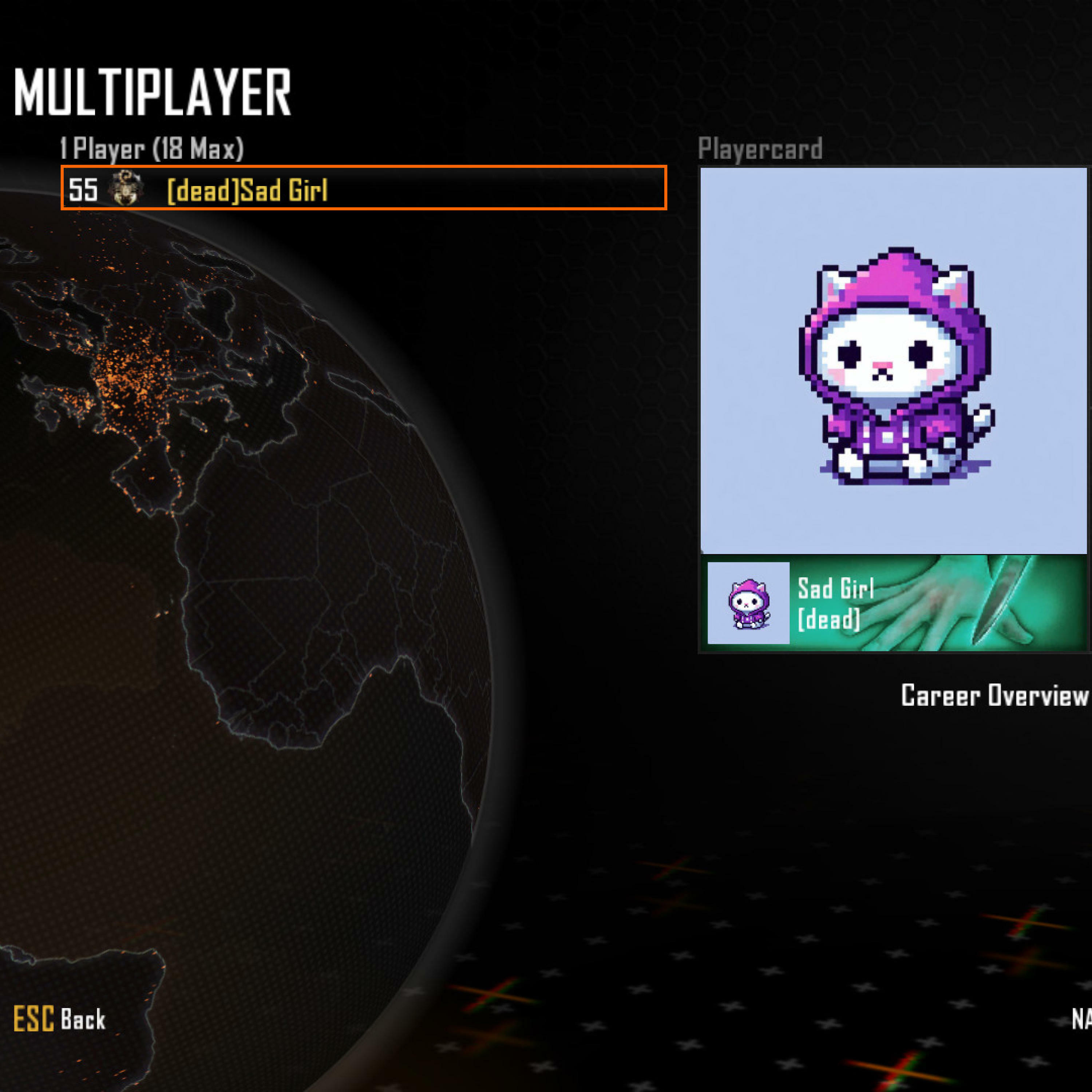The width and height of the screenshot is (1092, 1092).
Task: Select the [dead]Sad Girl player row
Action: coord(363,188)
